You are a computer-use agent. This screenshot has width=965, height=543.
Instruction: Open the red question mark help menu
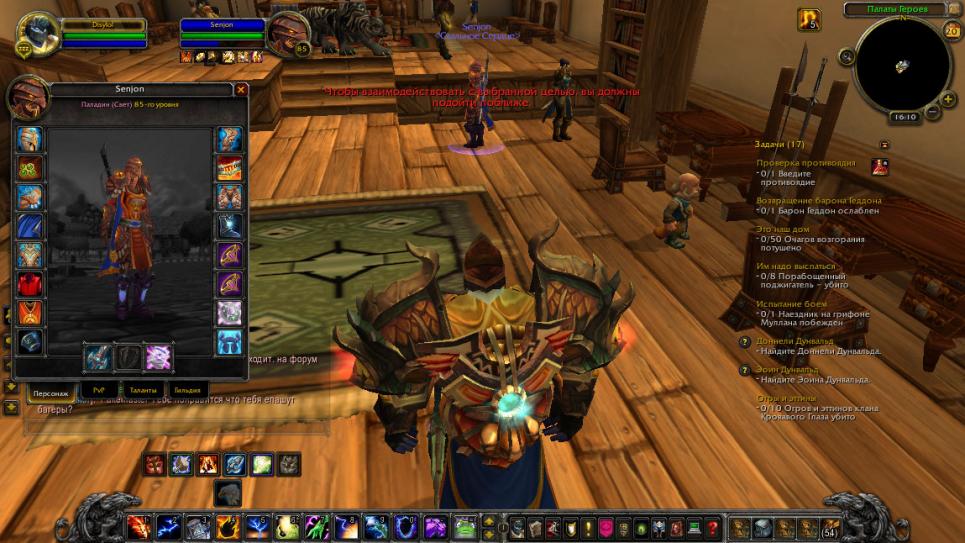(x=713, y=527)
